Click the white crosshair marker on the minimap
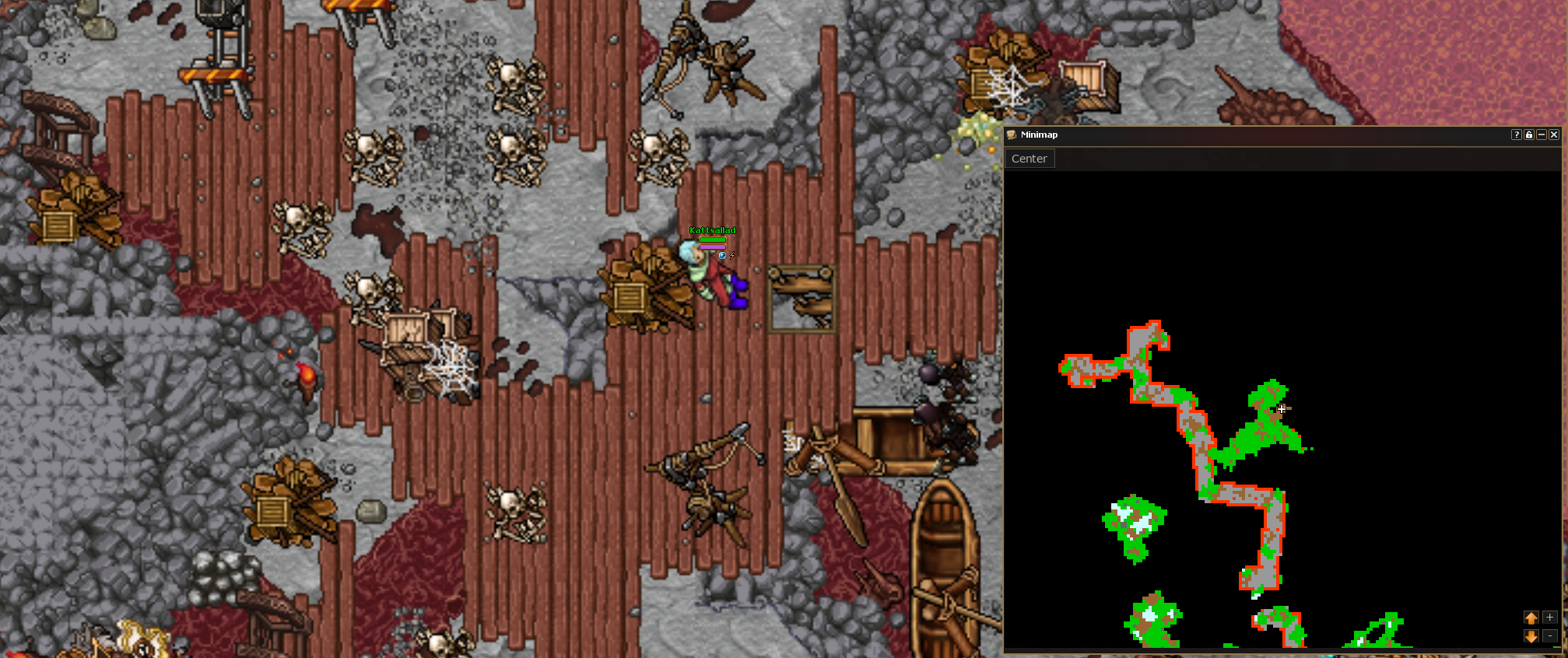This screenshot has height=658, width=1568. point(1282,408)
